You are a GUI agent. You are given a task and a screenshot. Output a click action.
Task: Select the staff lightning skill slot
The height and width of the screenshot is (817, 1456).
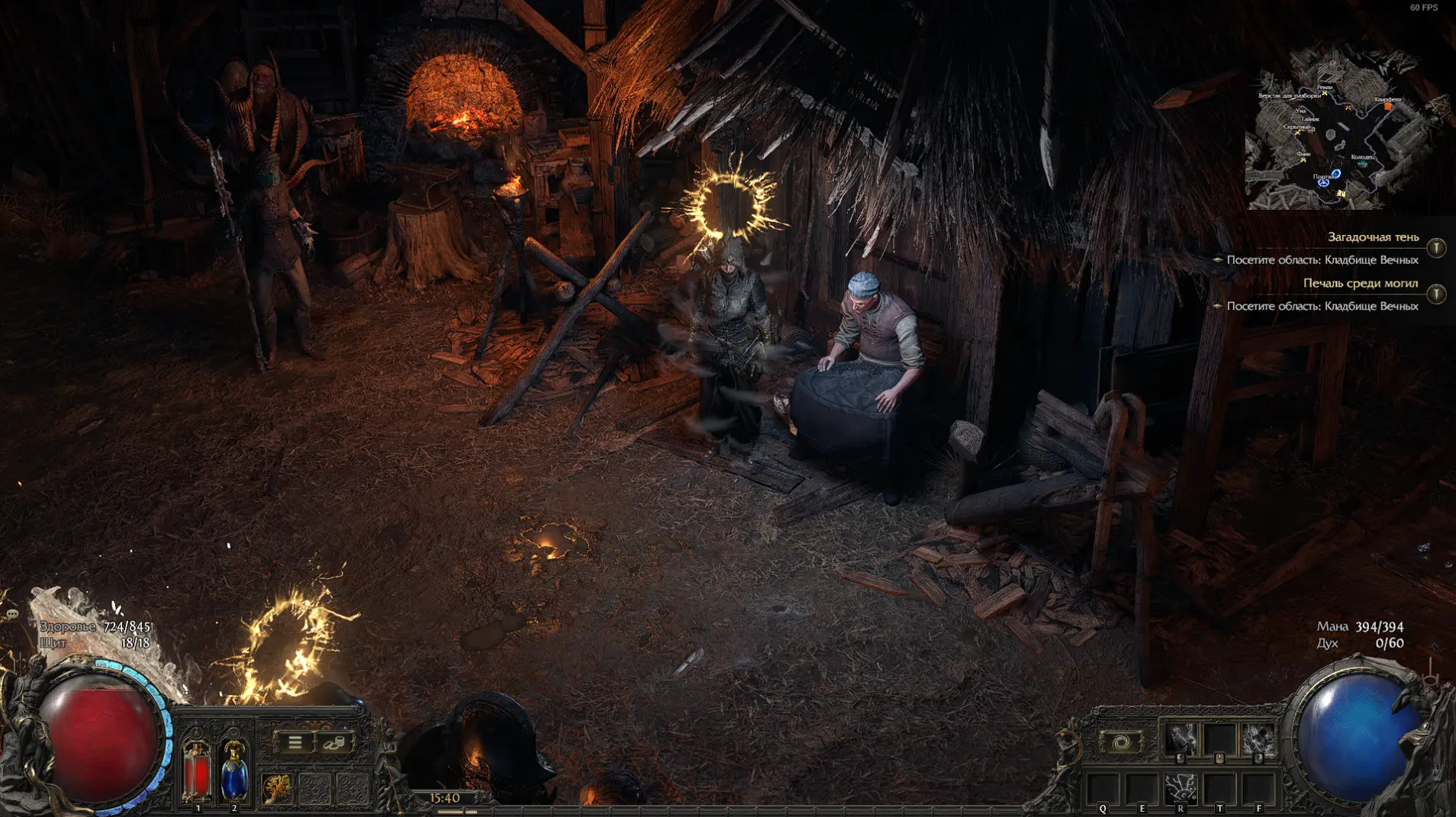tap(1181, 739)
